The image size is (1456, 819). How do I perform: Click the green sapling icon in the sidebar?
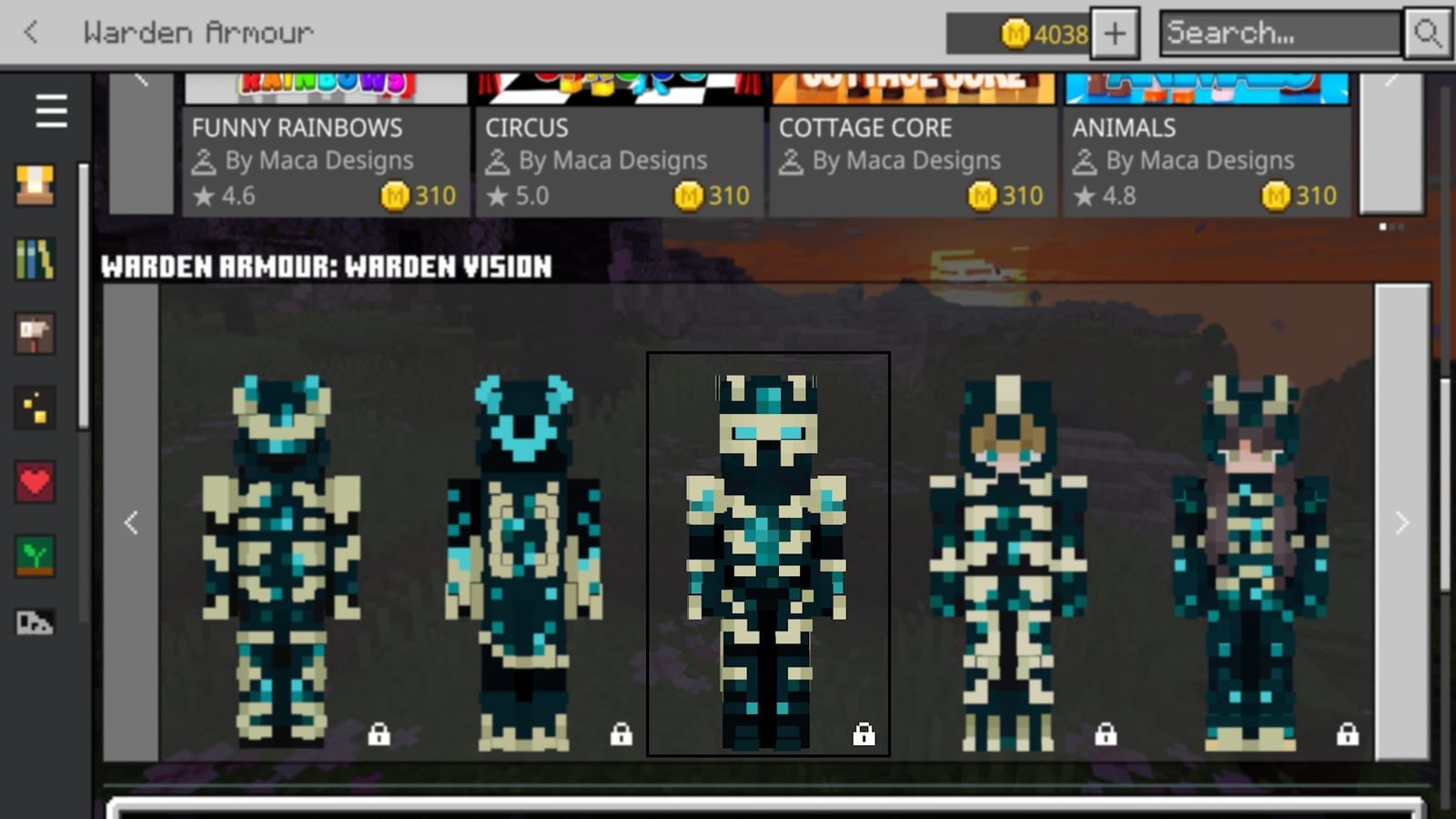tap(35, 557)
